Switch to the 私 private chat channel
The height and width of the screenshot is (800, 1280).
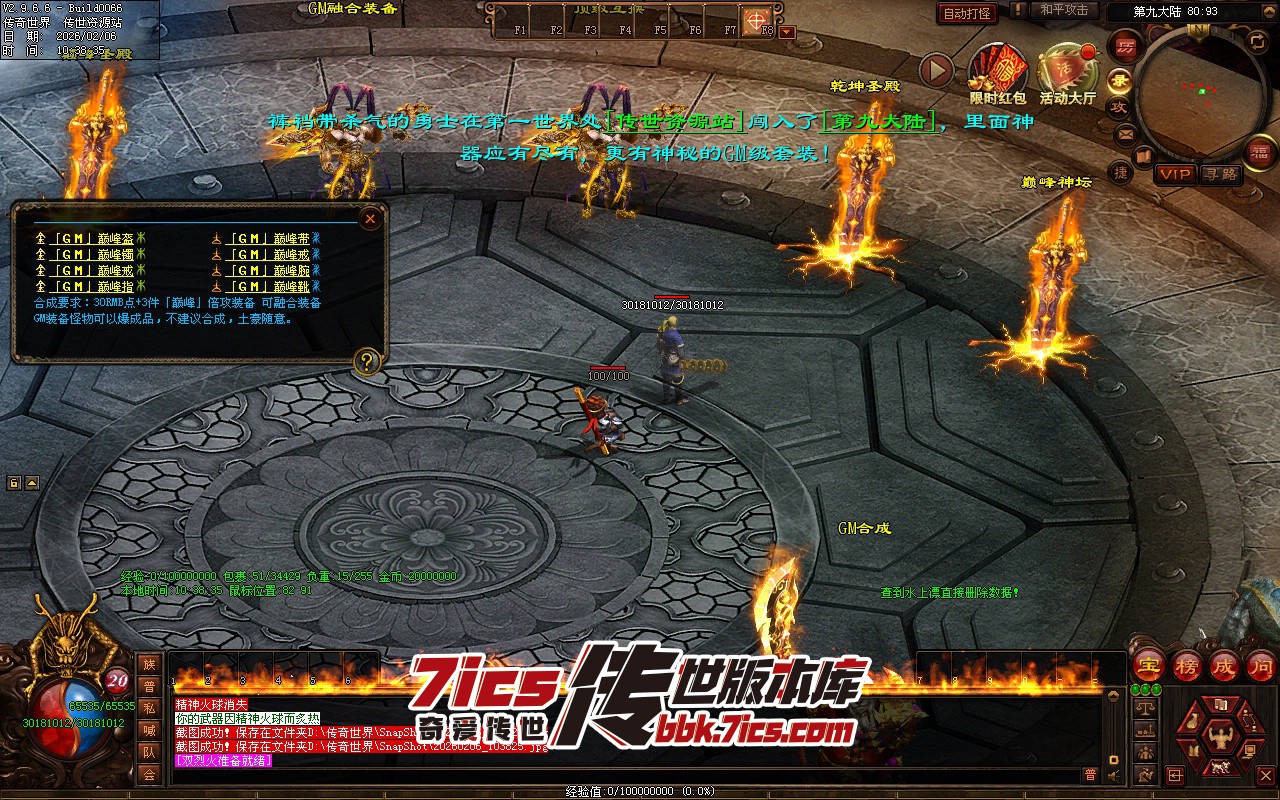[x=149, y=708]
